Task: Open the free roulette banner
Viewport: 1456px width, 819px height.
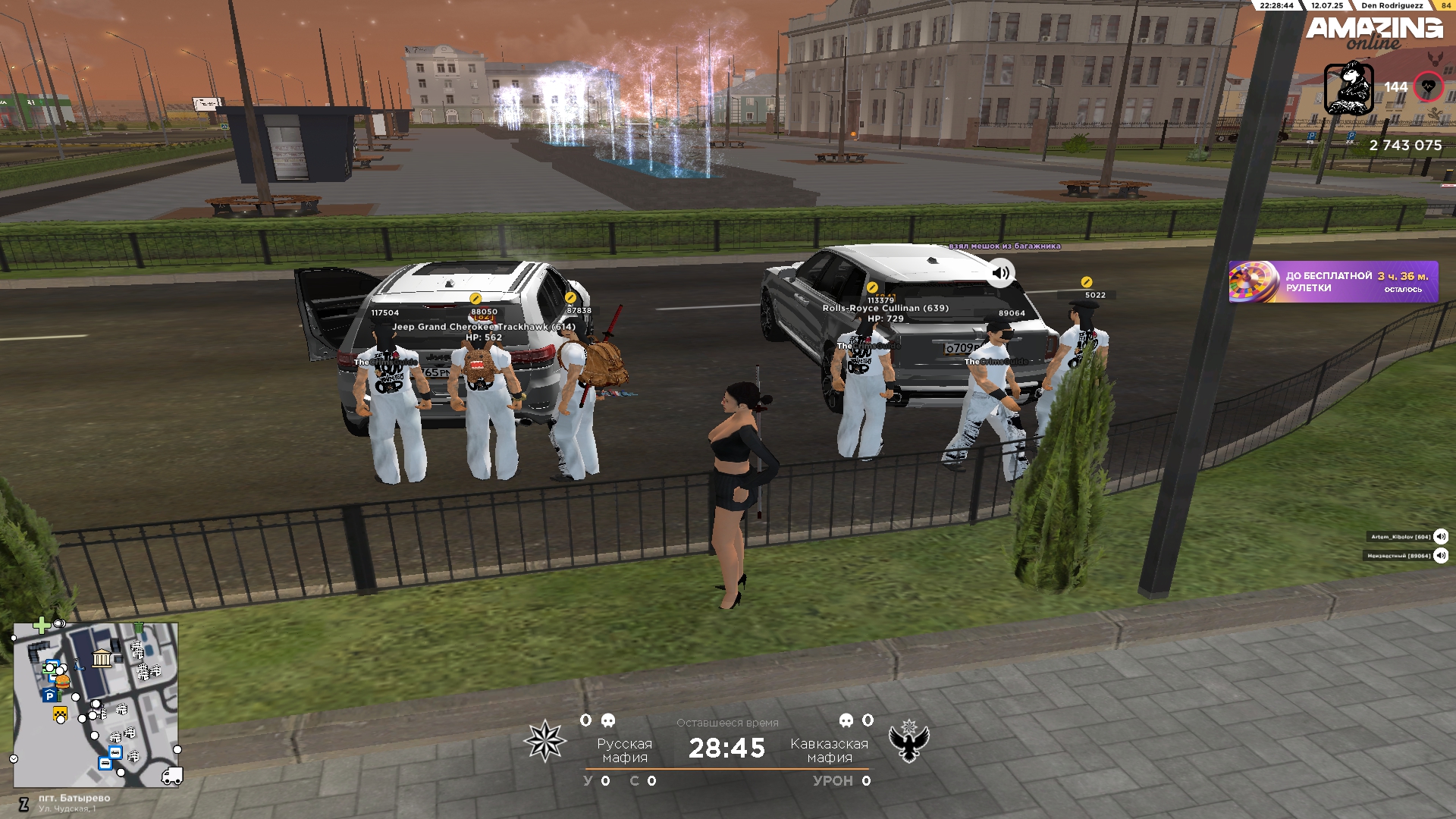Action: click(x=1332, y=282)
